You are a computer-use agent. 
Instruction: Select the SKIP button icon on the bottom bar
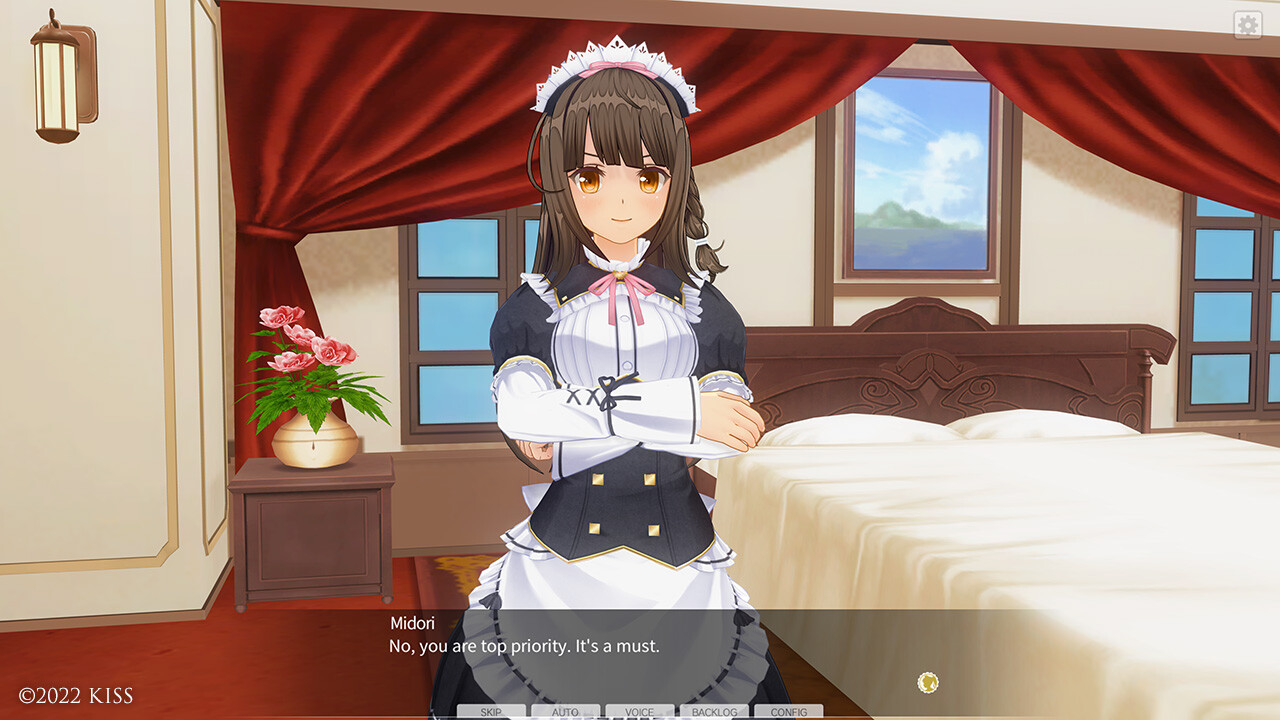pos(492,711)
